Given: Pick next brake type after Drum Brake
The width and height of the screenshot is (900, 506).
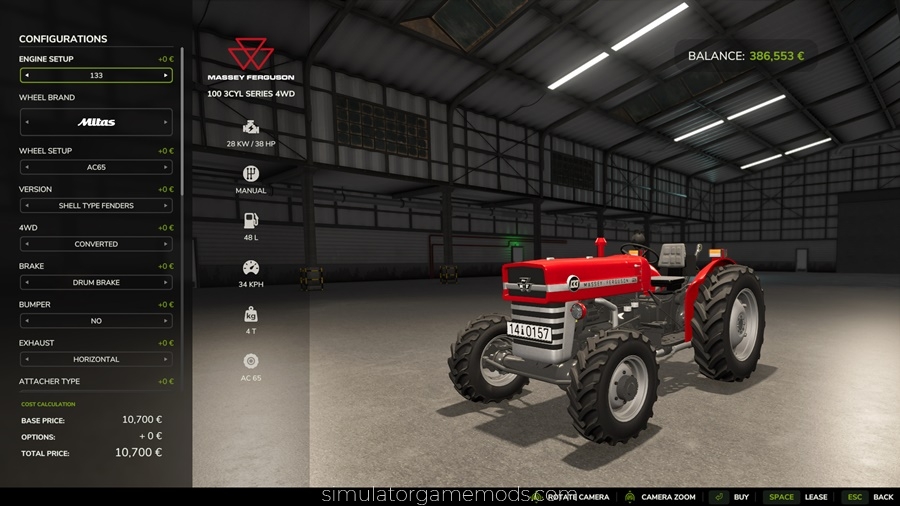Looking at the screenshot, I should pyautogui.click(x=166, y=283).
